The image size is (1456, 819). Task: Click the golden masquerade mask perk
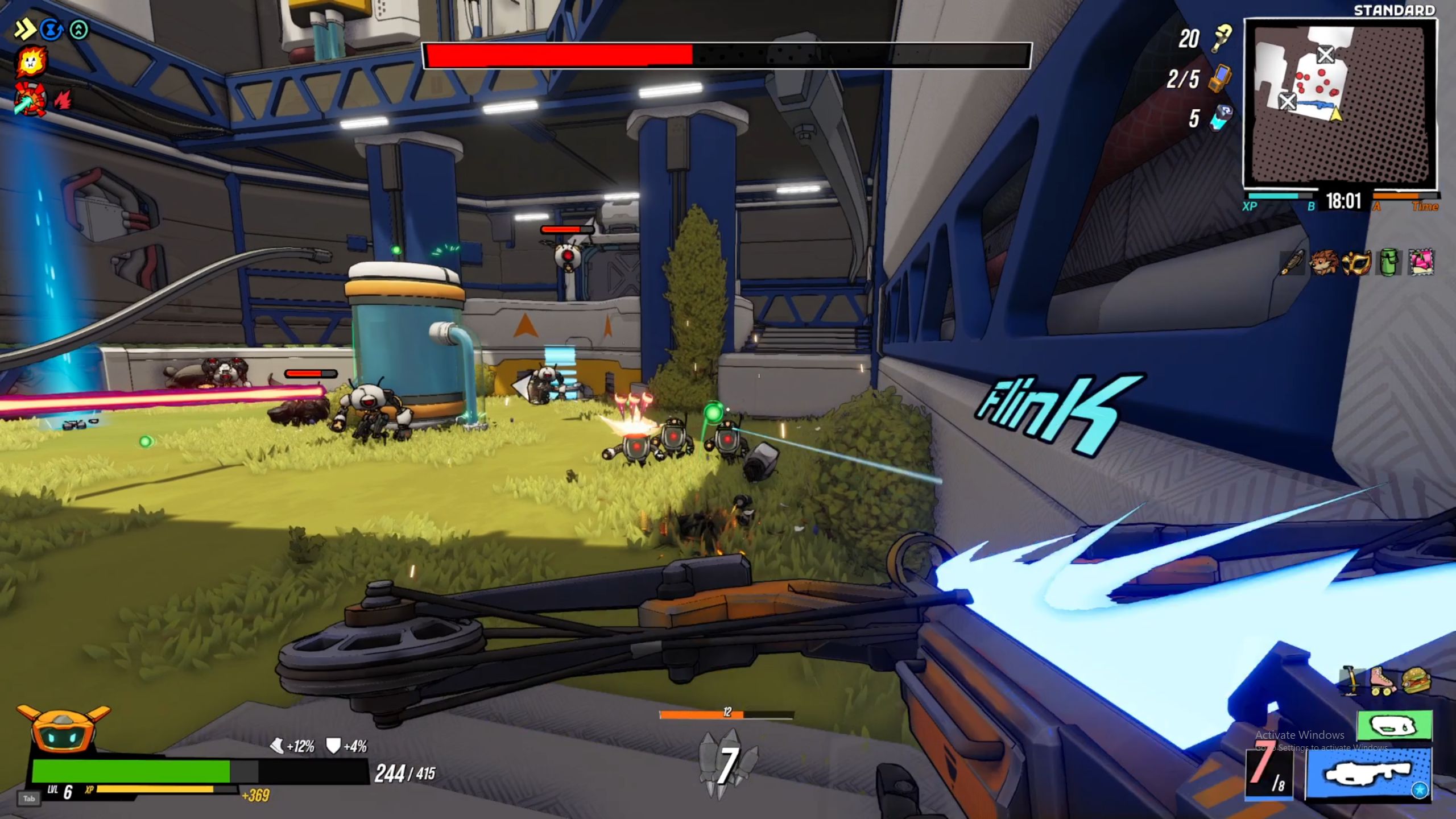(x=1356, y=263)
